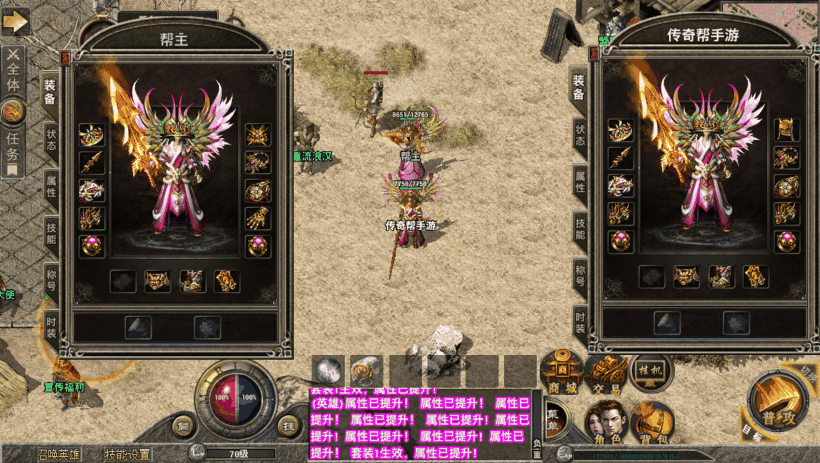Open 技能设置 skill settings
The height and width of the screenshot is (463, 820).
click(128, 455)
